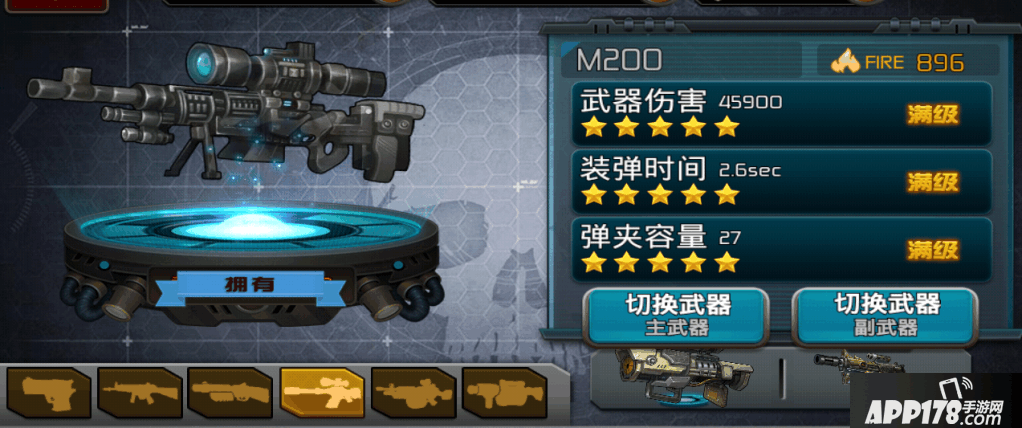
Task: Click the 装弹时间 upgrade row
Action: click(781, 181)
